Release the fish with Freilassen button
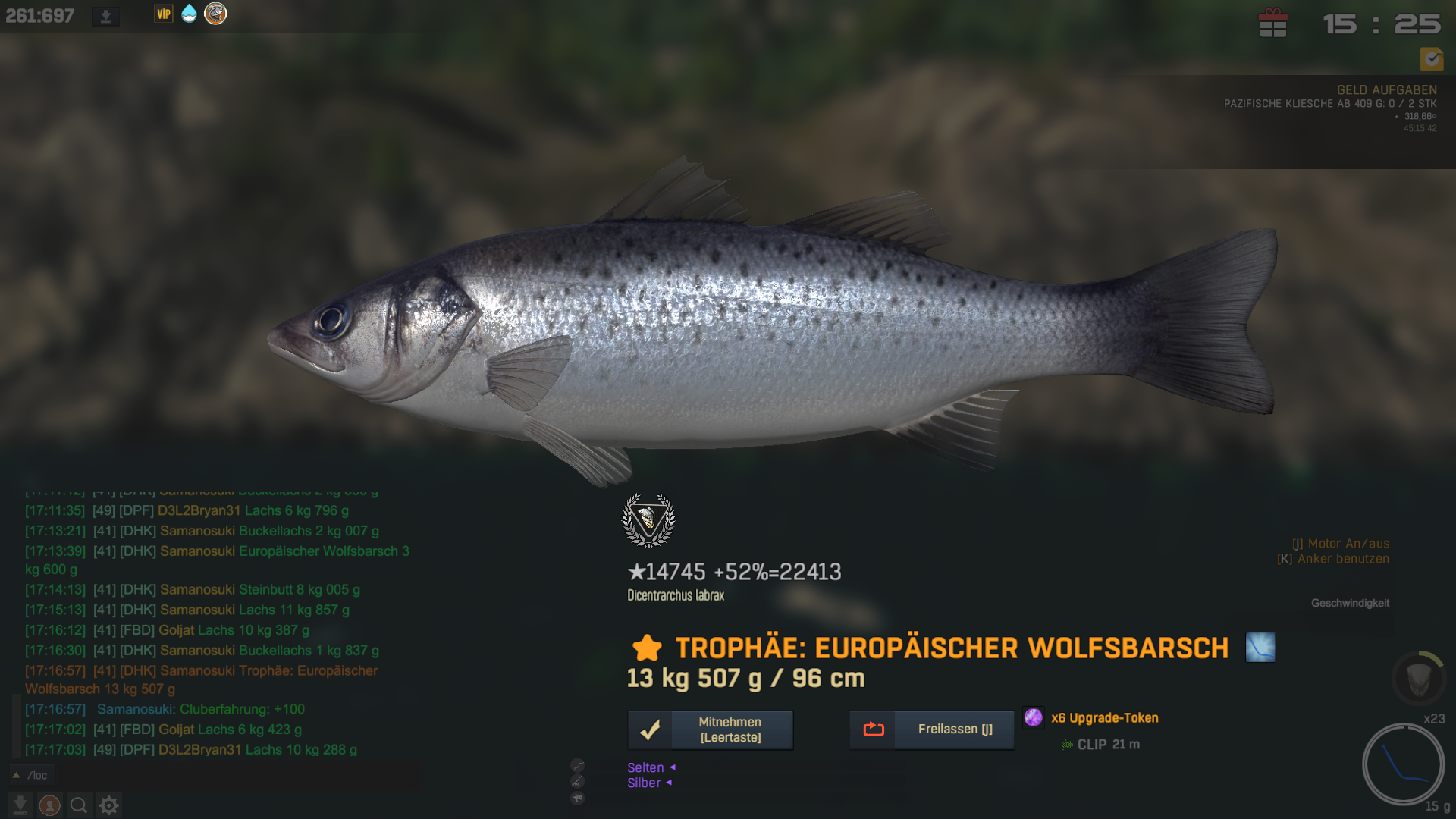Screen dimensions: 1456x819 [x=931, y=730]
